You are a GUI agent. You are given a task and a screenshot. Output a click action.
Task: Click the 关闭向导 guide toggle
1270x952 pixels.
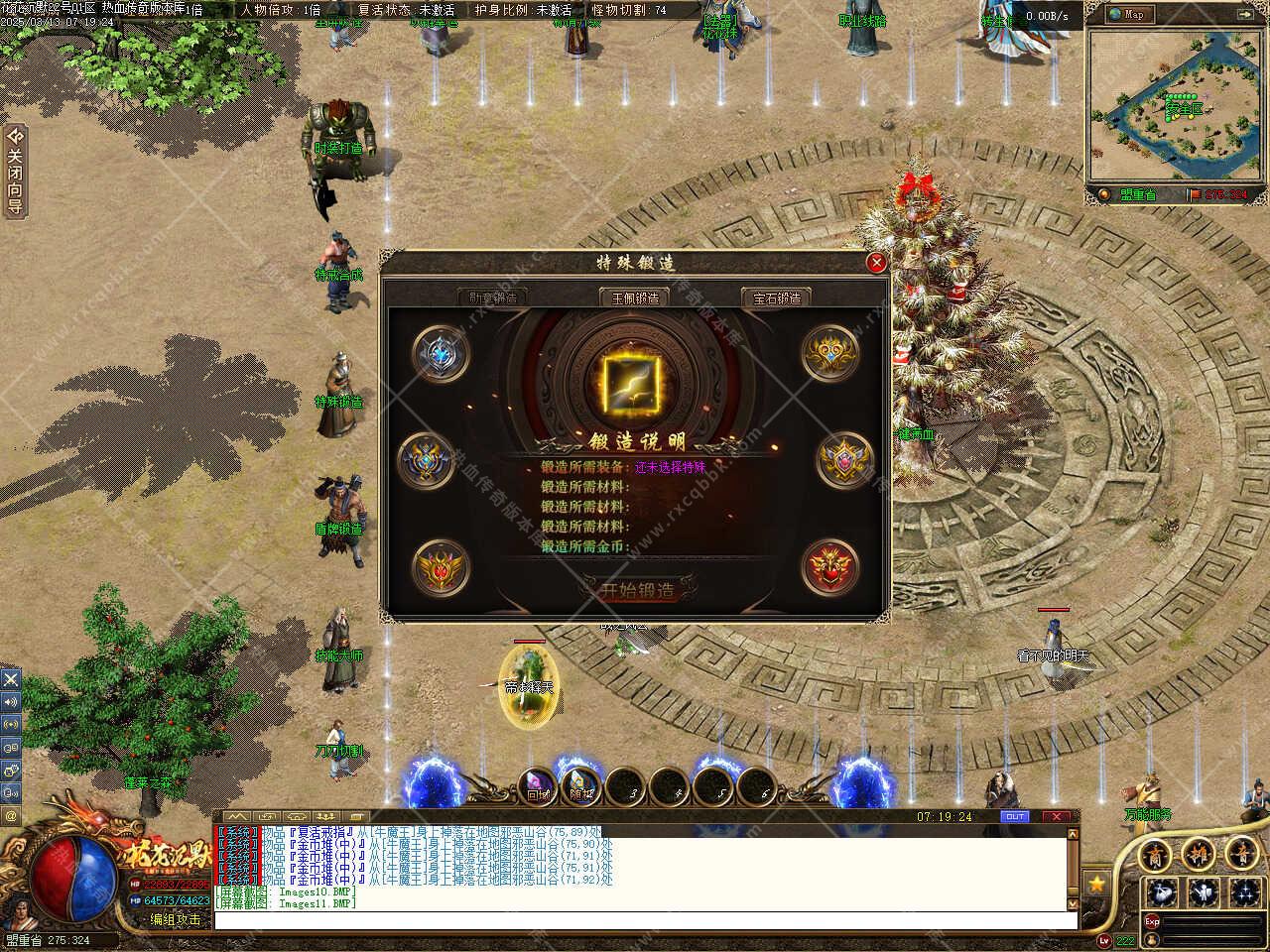pos(15,171)
